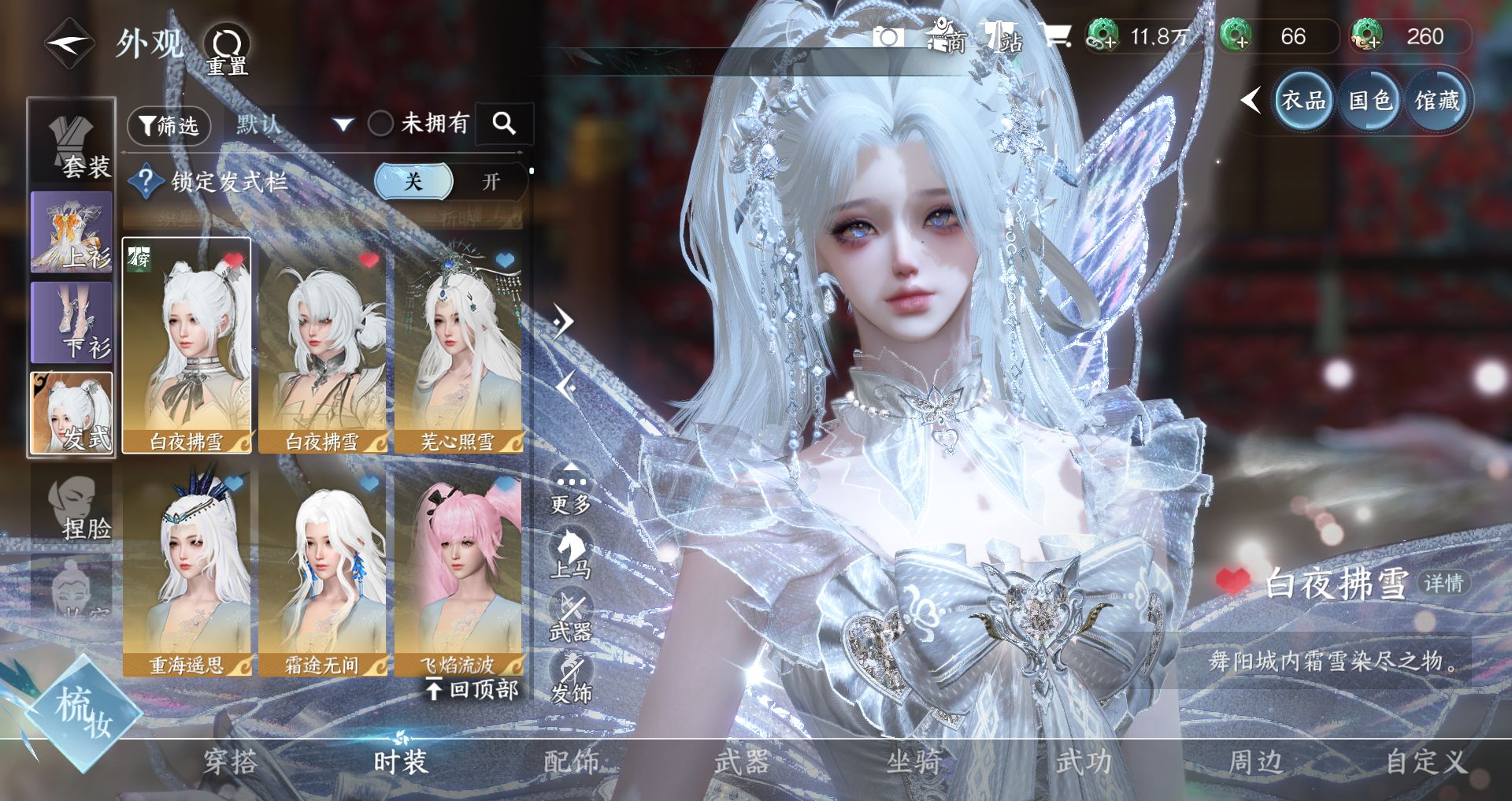Select the 套装 outfit set category
1512x801 pixels.
pyautogui.click(x=72, y=143)
